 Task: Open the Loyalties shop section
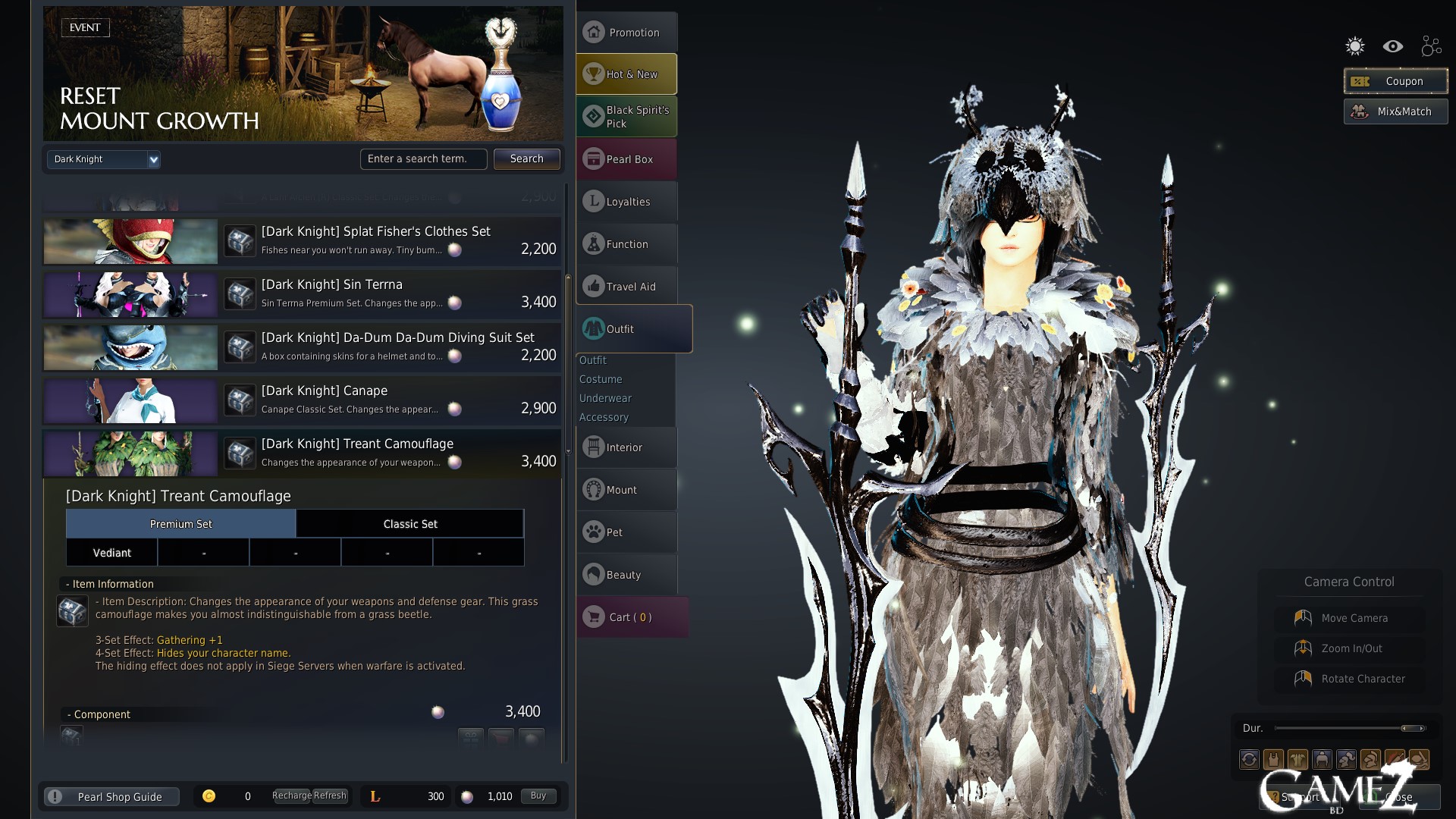(626, 202)
